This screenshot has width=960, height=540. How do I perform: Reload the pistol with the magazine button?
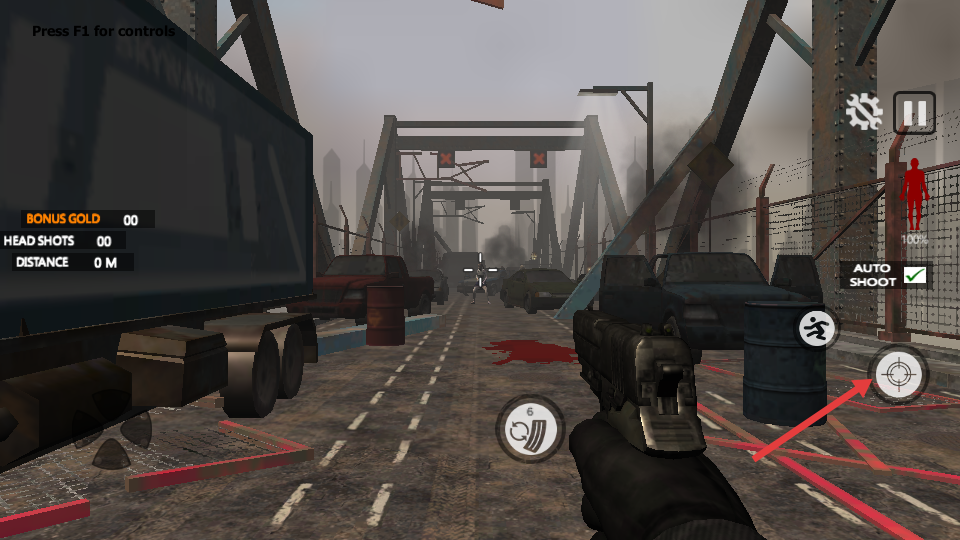tap(528, 429)
